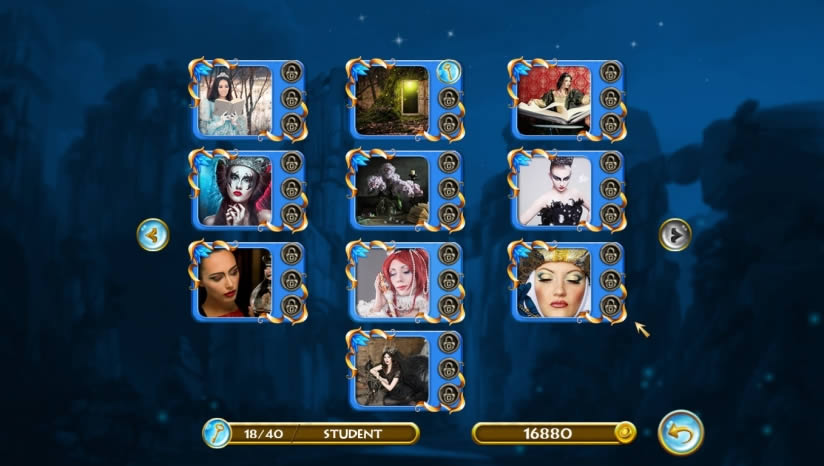824x466 pixels.
Task: Select the girl reading book puzzle
Action: coord(235,100)
